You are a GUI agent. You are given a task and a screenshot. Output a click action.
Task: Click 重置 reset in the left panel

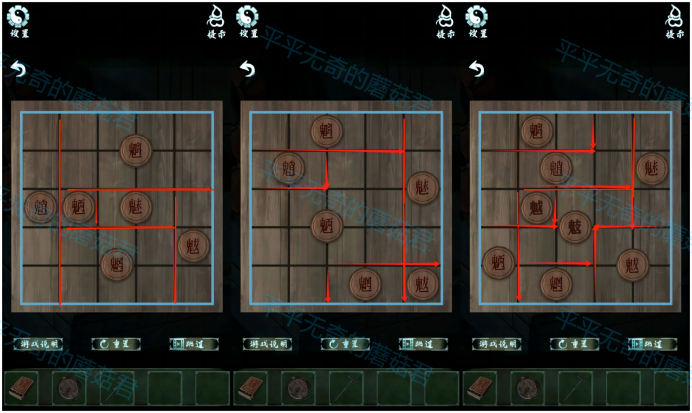tap(115, 343)
